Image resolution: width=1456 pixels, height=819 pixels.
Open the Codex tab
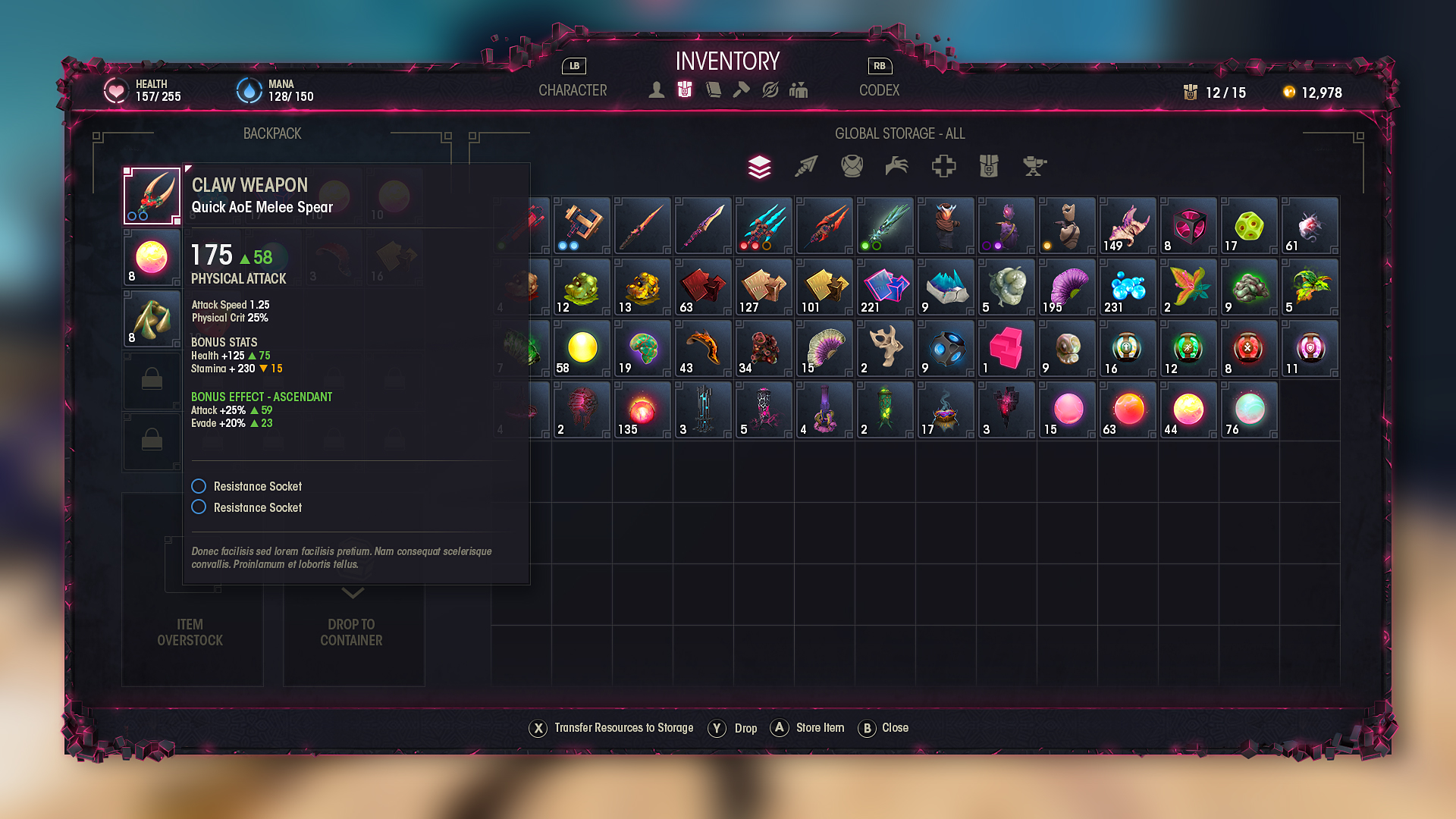pos(879,90)
